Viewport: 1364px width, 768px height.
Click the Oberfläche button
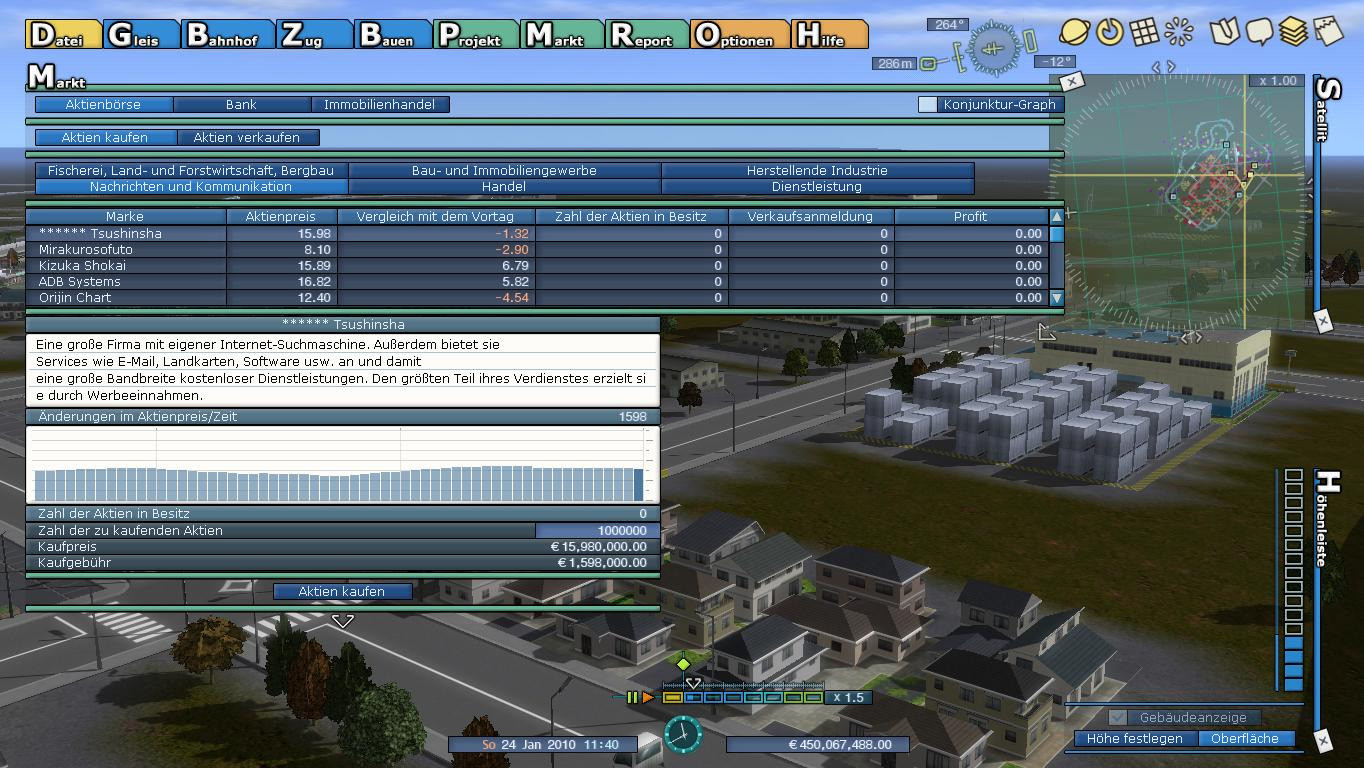1244,739
